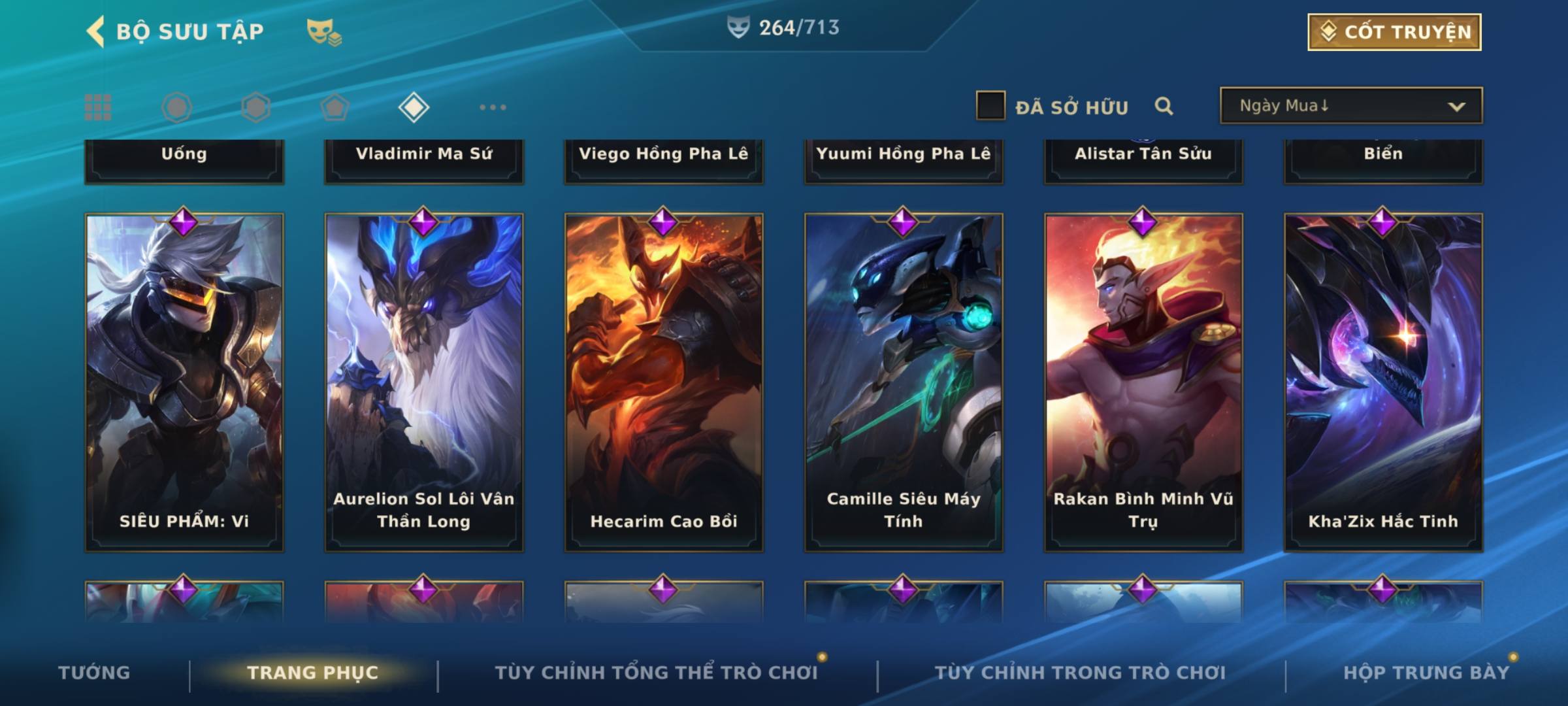Select the SIÊU PHẨM: Vi skin card
This screenshot has height=706, width=1568.
184,382
